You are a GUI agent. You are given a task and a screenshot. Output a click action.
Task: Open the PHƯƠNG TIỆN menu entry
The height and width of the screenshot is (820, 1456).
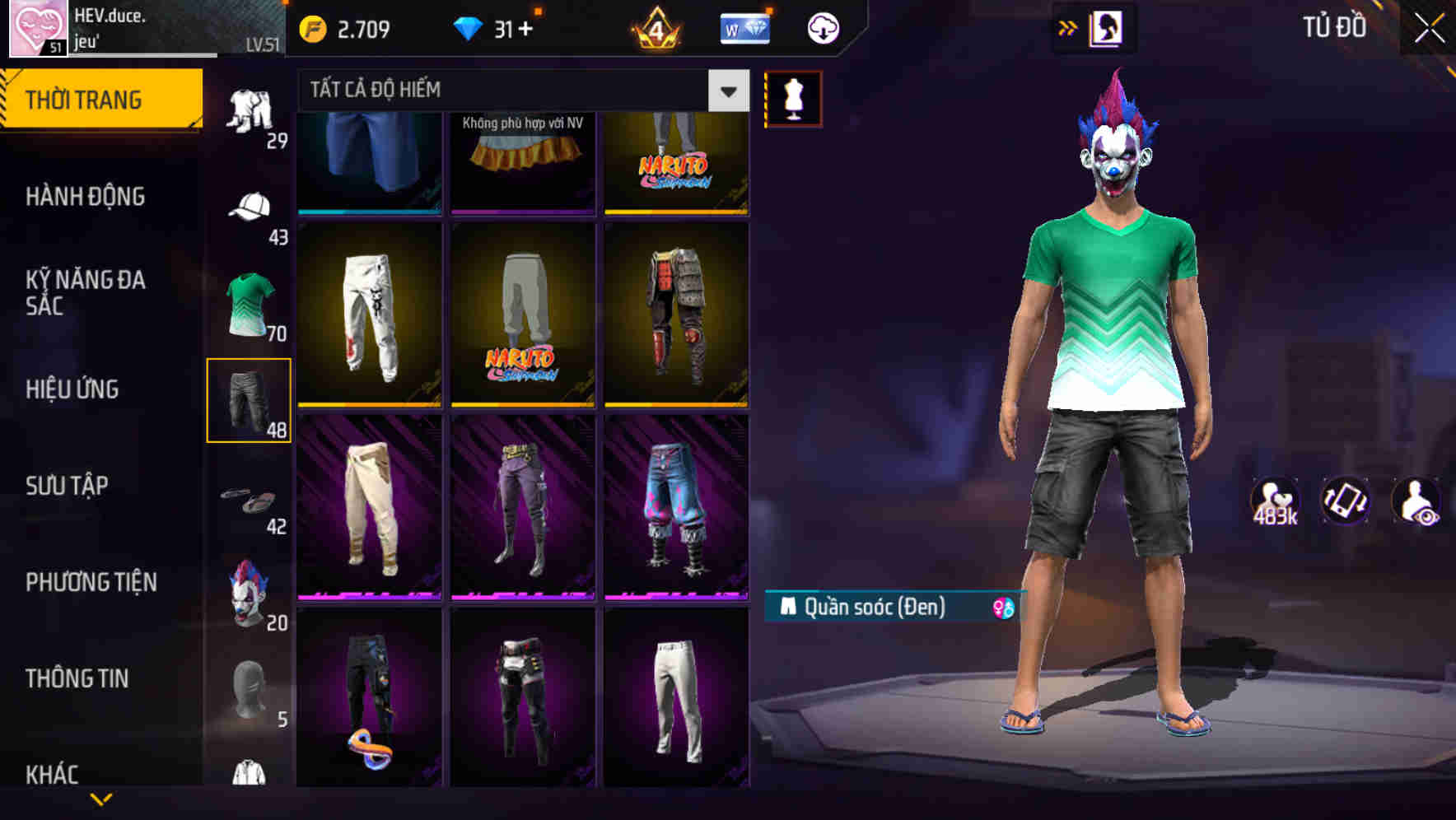pyautogui.click(x=91, y=582)
